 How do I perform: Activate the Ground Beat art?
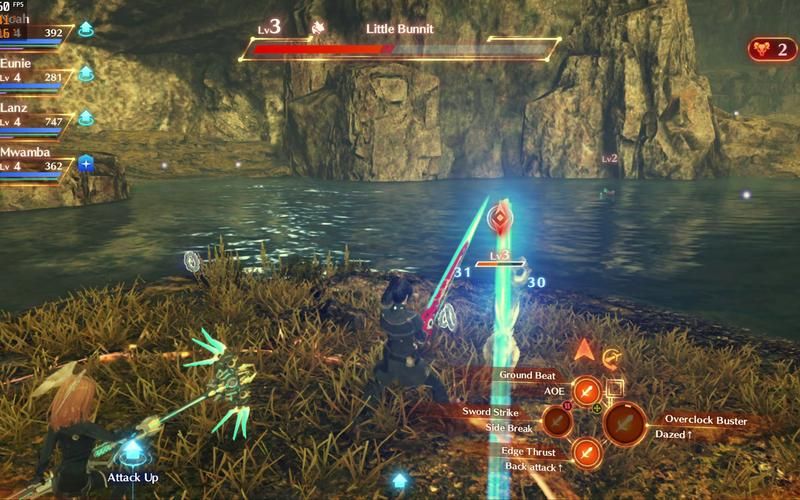[x=587, y=393]
